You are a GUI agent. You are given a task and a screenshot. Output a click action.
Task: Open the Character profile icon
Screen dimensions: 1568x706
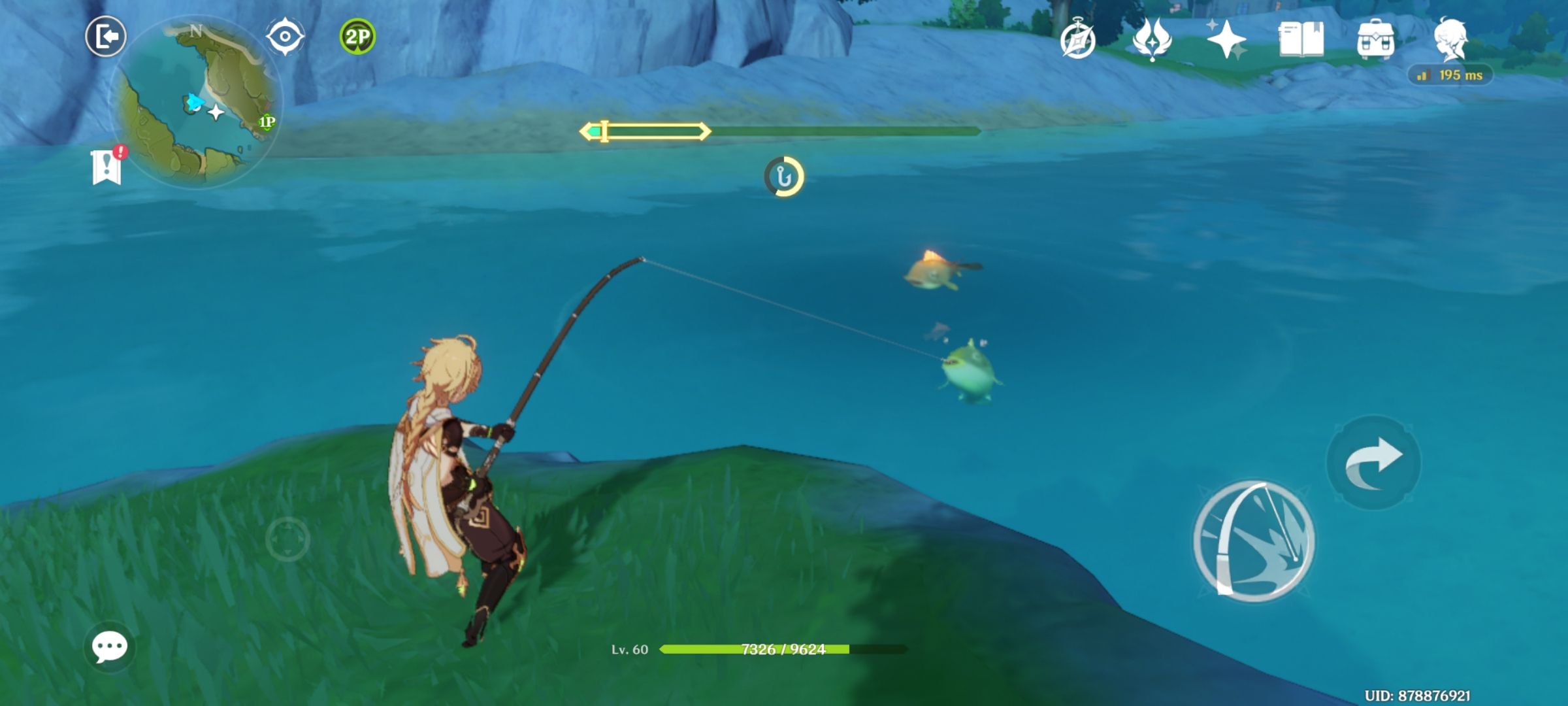tap(1452, 41)
